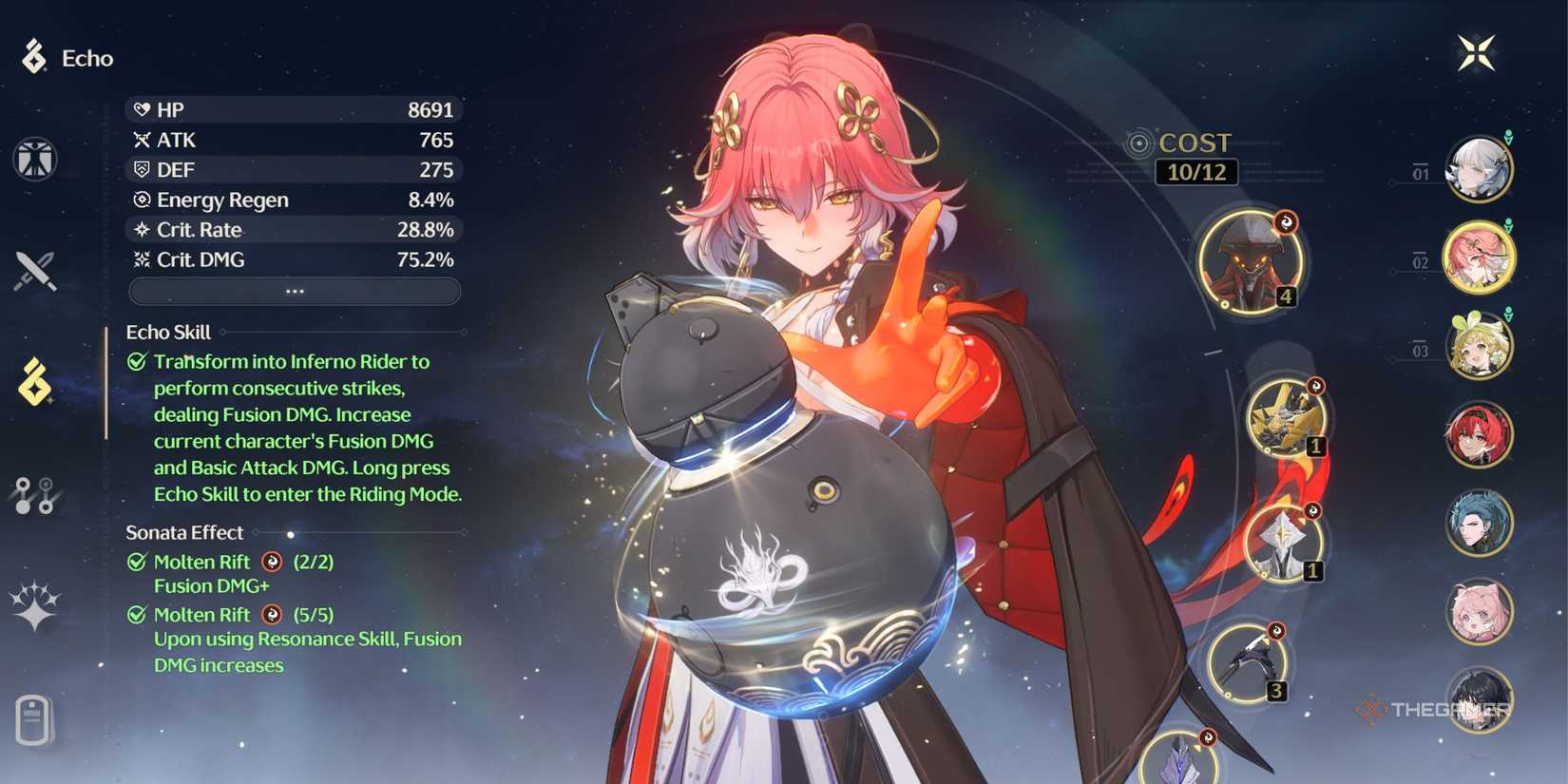The image size is (1568, 784).
Task: Toggle the Molten Rift 5/5 checkmark
Action: (139, 615)
